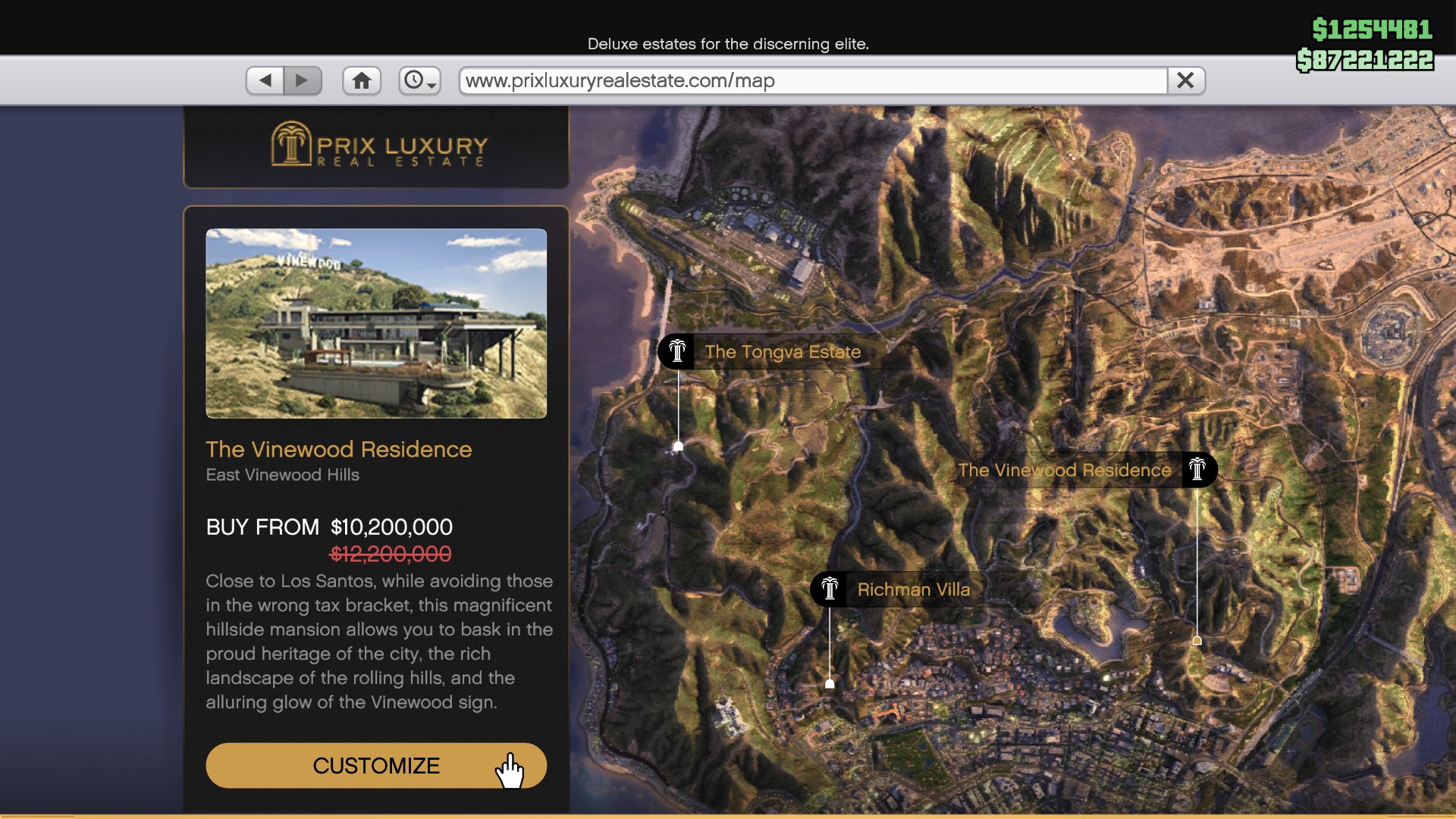1456x819 pixels.
Task: Click the forward navigation arrow
Action: pyautogui.click(x=303, y=80)
